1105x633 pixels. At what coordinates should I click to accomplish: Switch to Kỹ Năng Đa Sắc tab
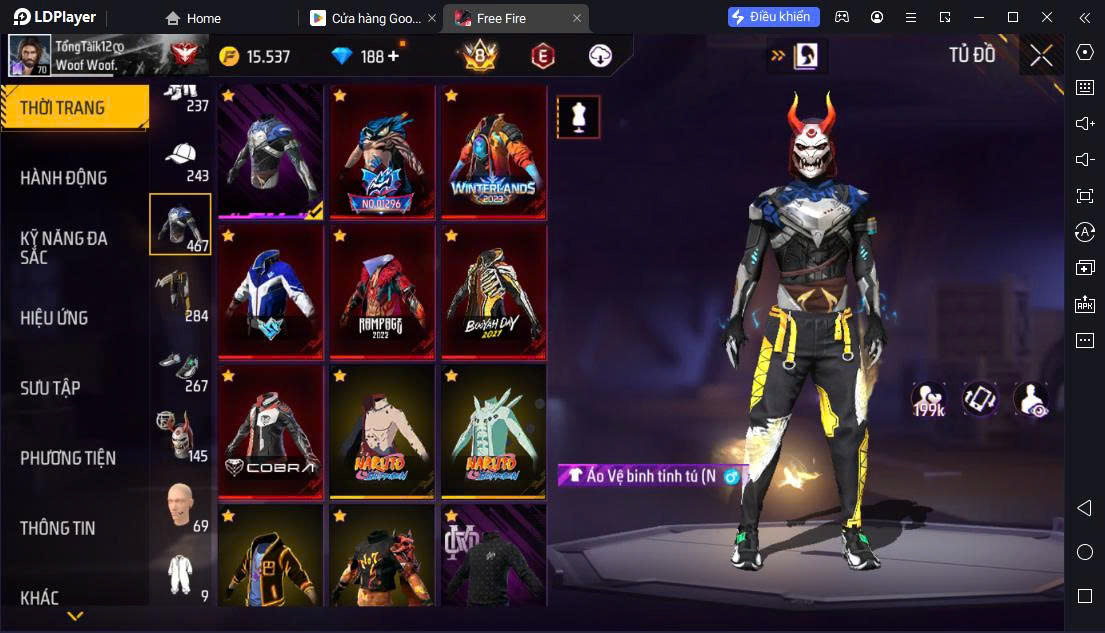[64, 247]
